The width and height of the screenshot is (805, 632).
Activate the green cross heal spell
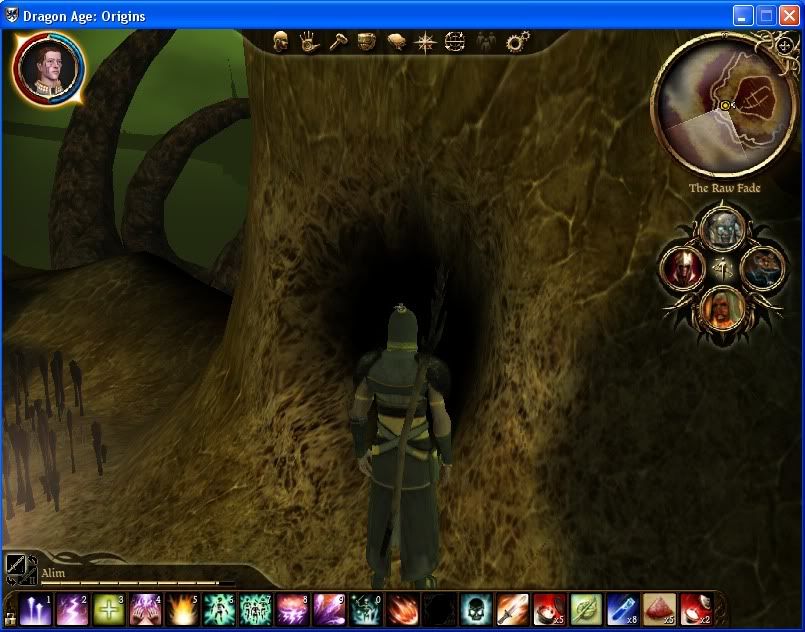109,609
